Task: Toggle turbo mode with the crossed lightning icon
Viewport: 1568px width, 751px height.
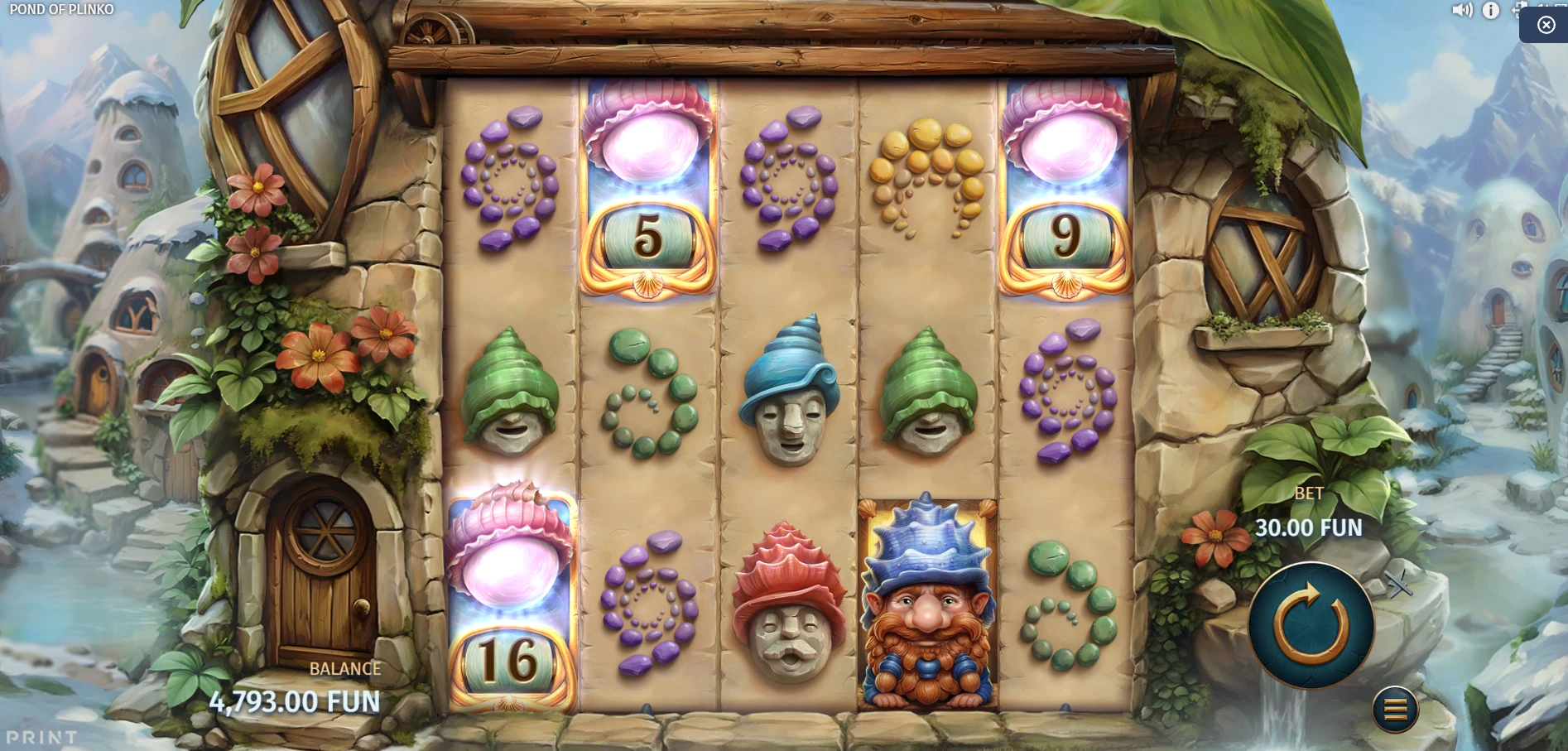Action: tap(1400, 585)
